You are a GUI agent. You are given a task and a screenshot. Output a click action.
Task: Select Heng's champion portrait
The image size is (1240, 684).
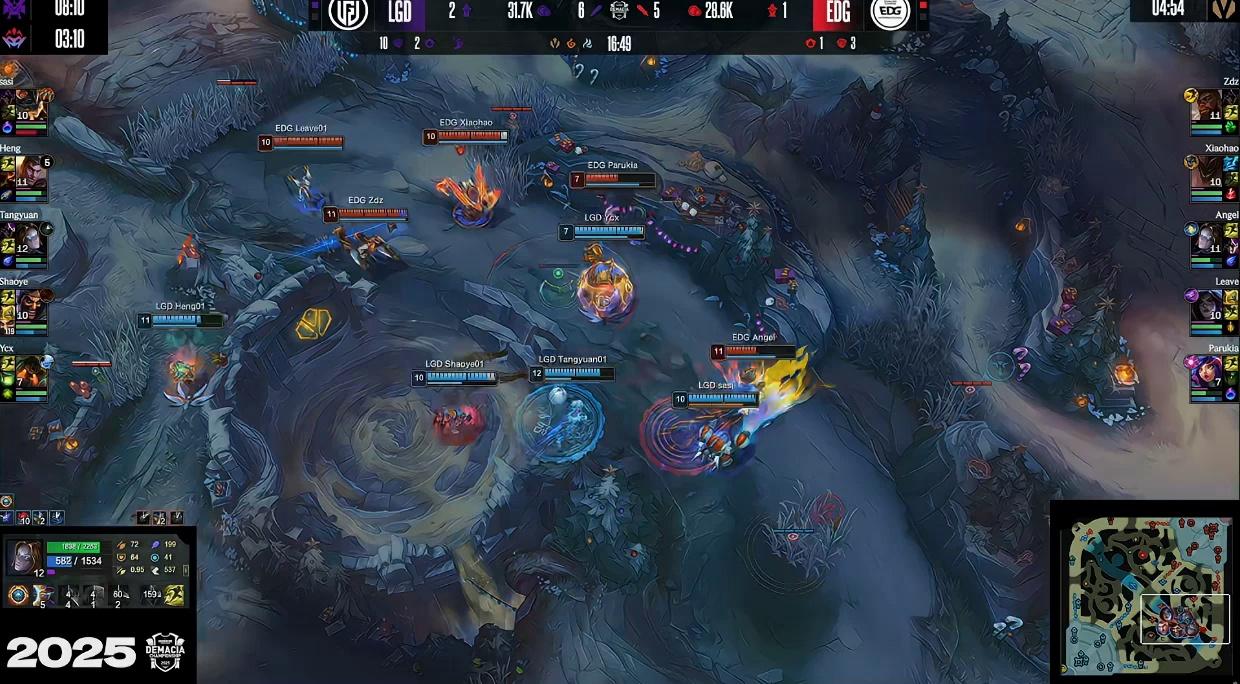30,172
